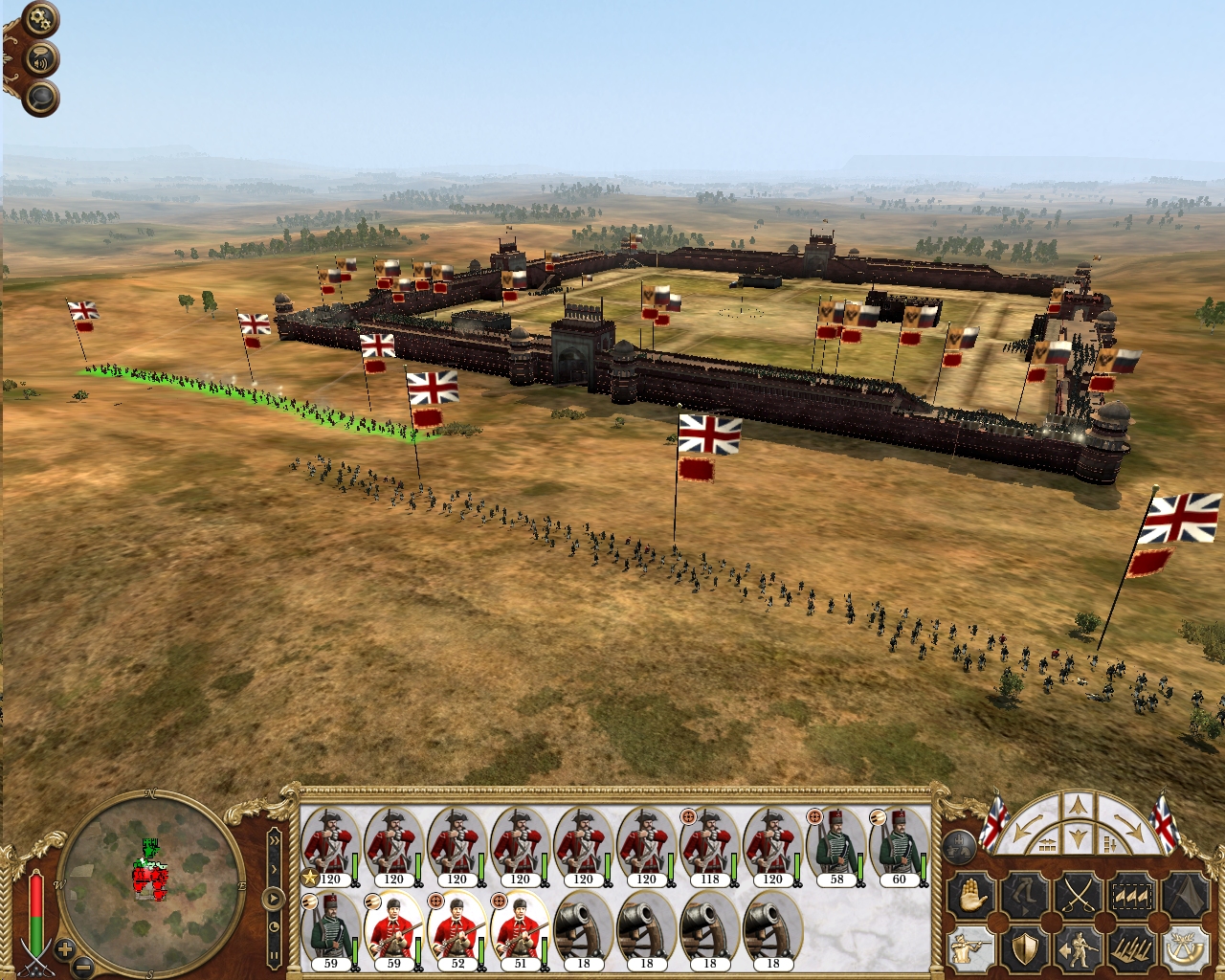Open the chat speech bubble button
Image resolution: width=1225 pixels, height=980 pixels.
tap(40, 98)
